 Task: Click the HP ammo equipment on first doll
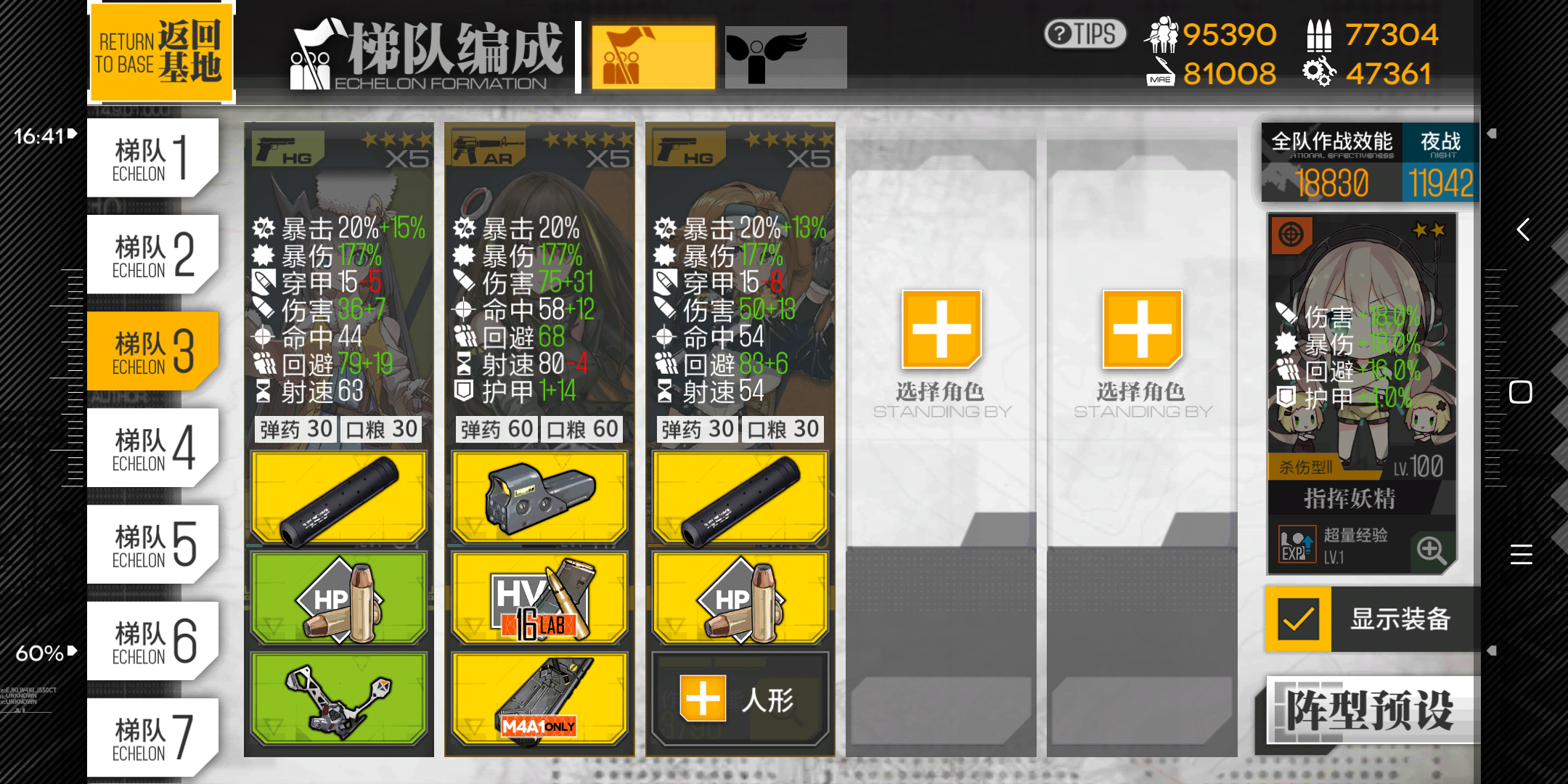coord(338,597)
